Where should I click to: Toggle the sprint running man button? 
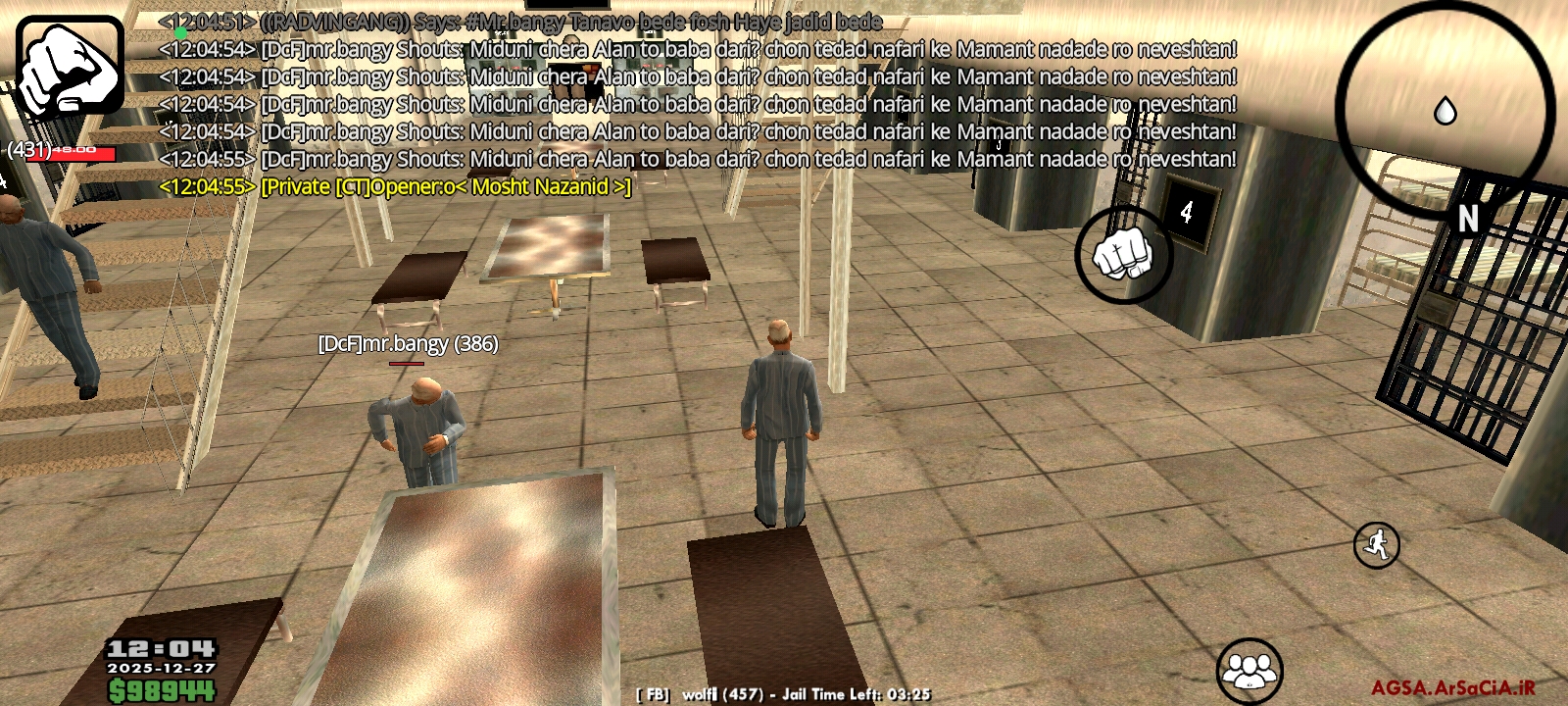click(1376, 545)
